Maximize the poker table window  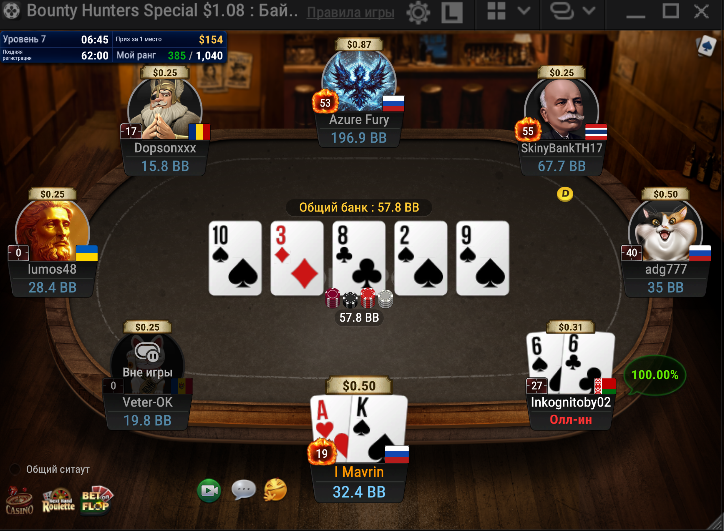pyautogui.click(x=671, y=12)
